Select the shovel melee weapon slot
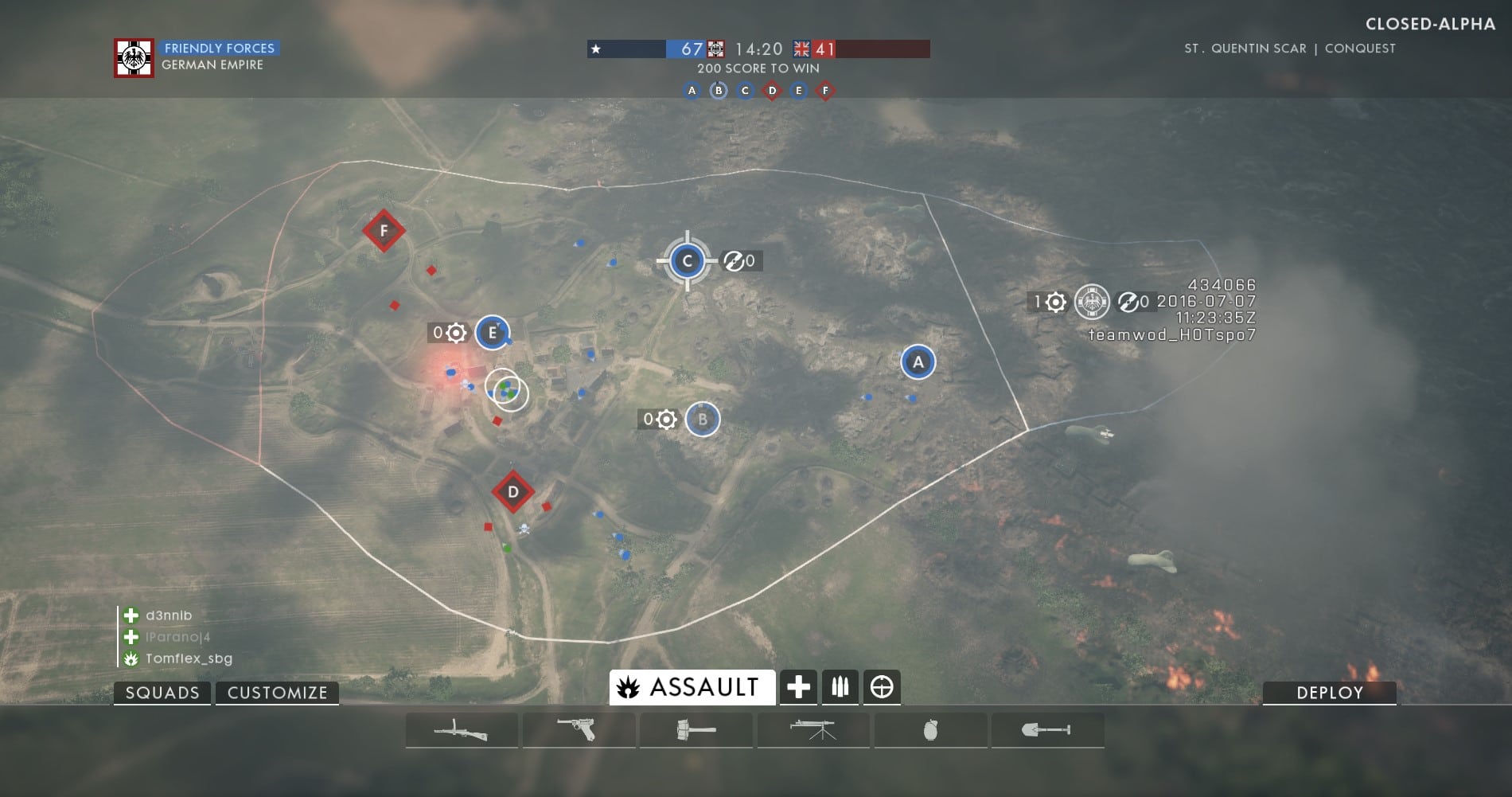The height and width of the screenshot is (797, 1512). coord(1046,730)
